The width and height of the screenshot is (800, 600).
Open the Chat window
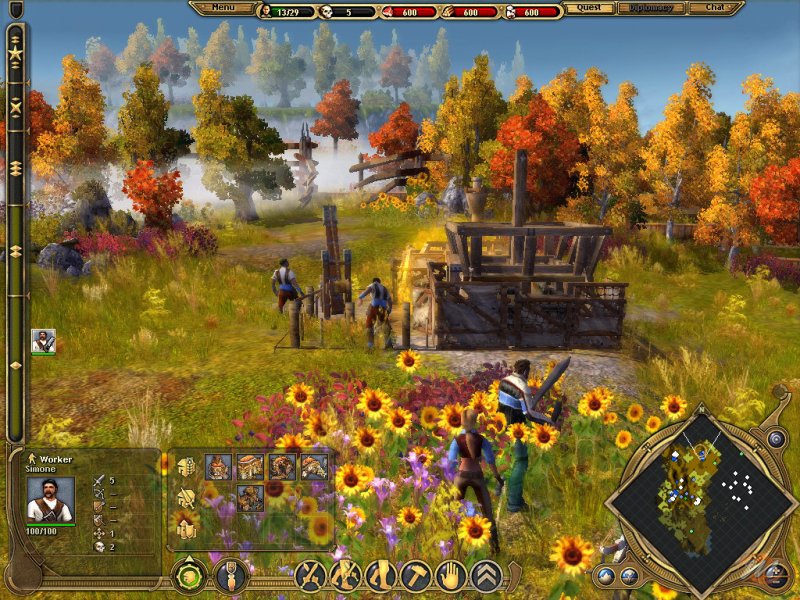point(714,8)
